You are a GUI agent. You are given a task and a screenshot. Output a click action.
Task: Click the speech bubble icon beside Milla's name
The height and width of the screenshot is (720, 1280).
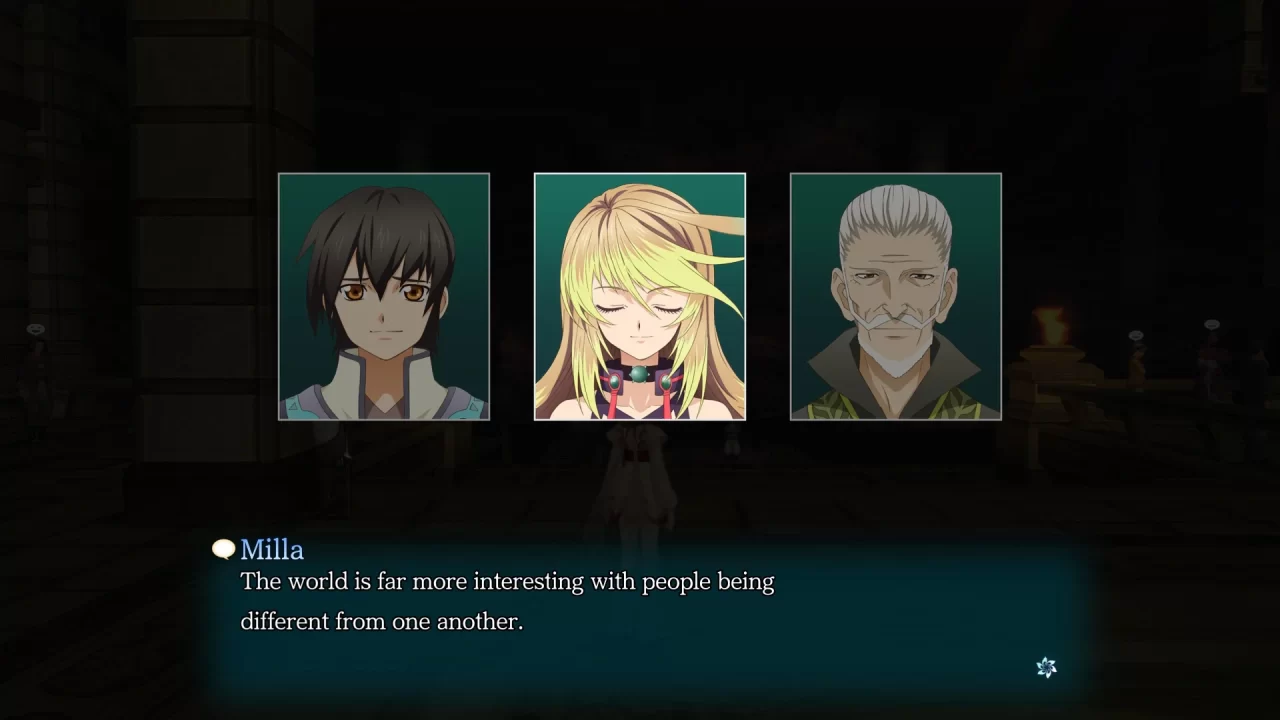[222, 549]
